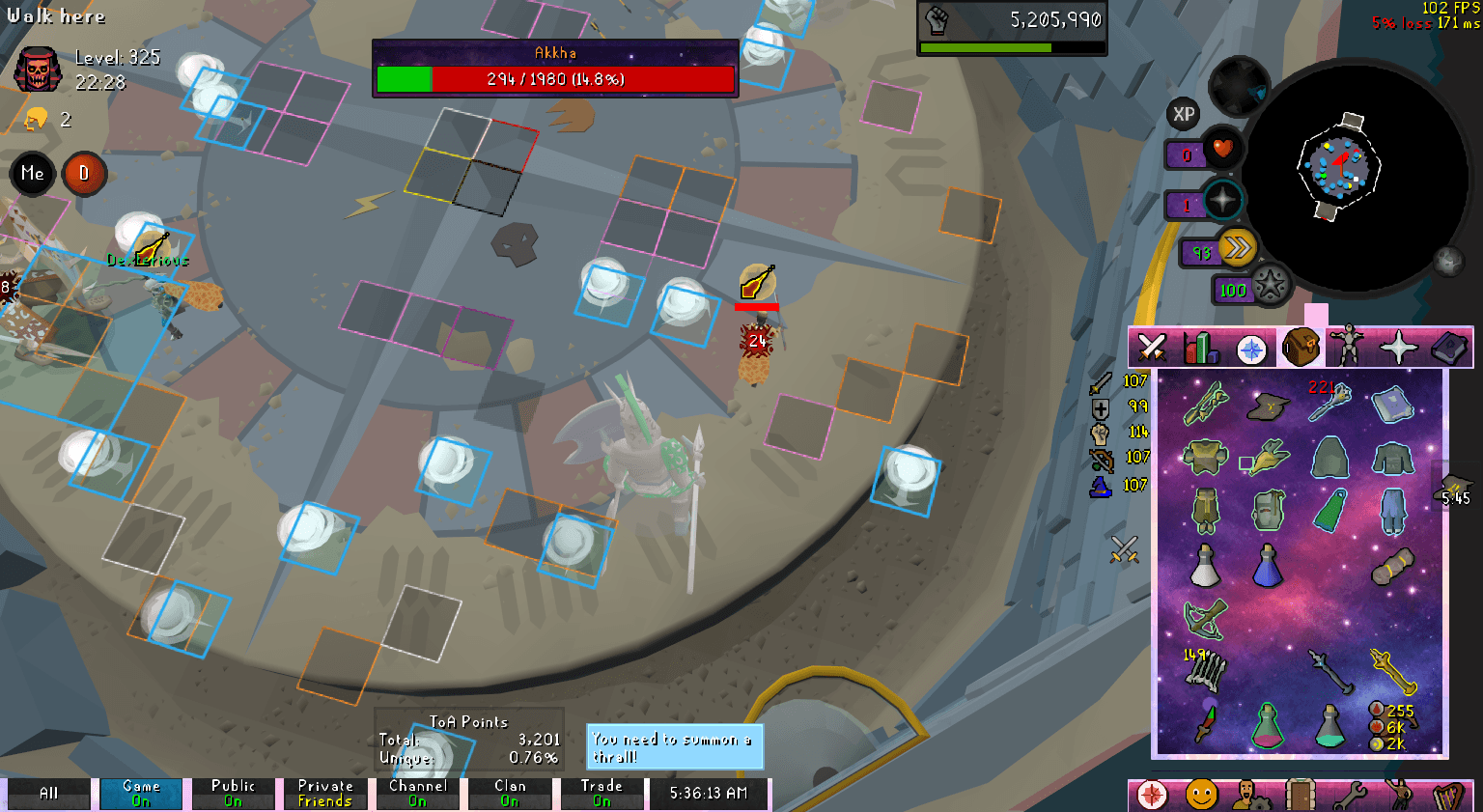Open the Quest list compass icon
Image resolution: width=1483 pixels, height=812 pixels.
tap(1249, 348)
